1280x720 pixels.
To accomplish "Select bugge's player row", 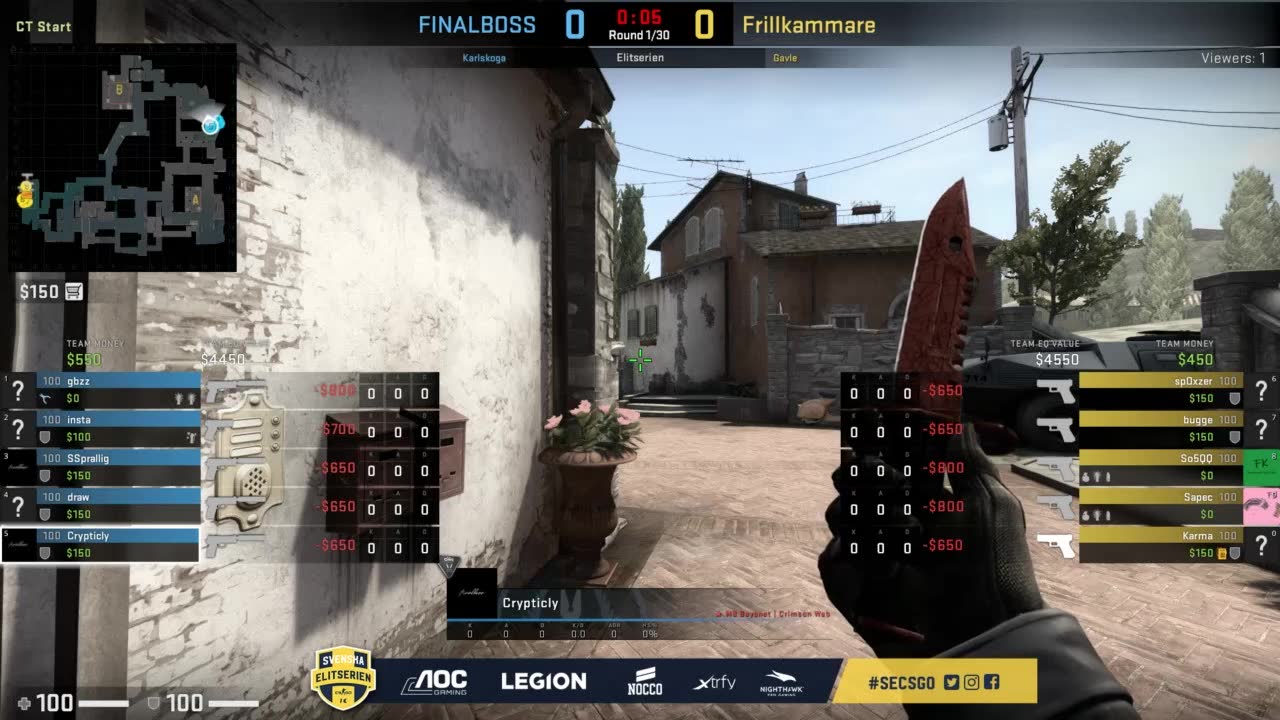I will [x=1160, y=428].
